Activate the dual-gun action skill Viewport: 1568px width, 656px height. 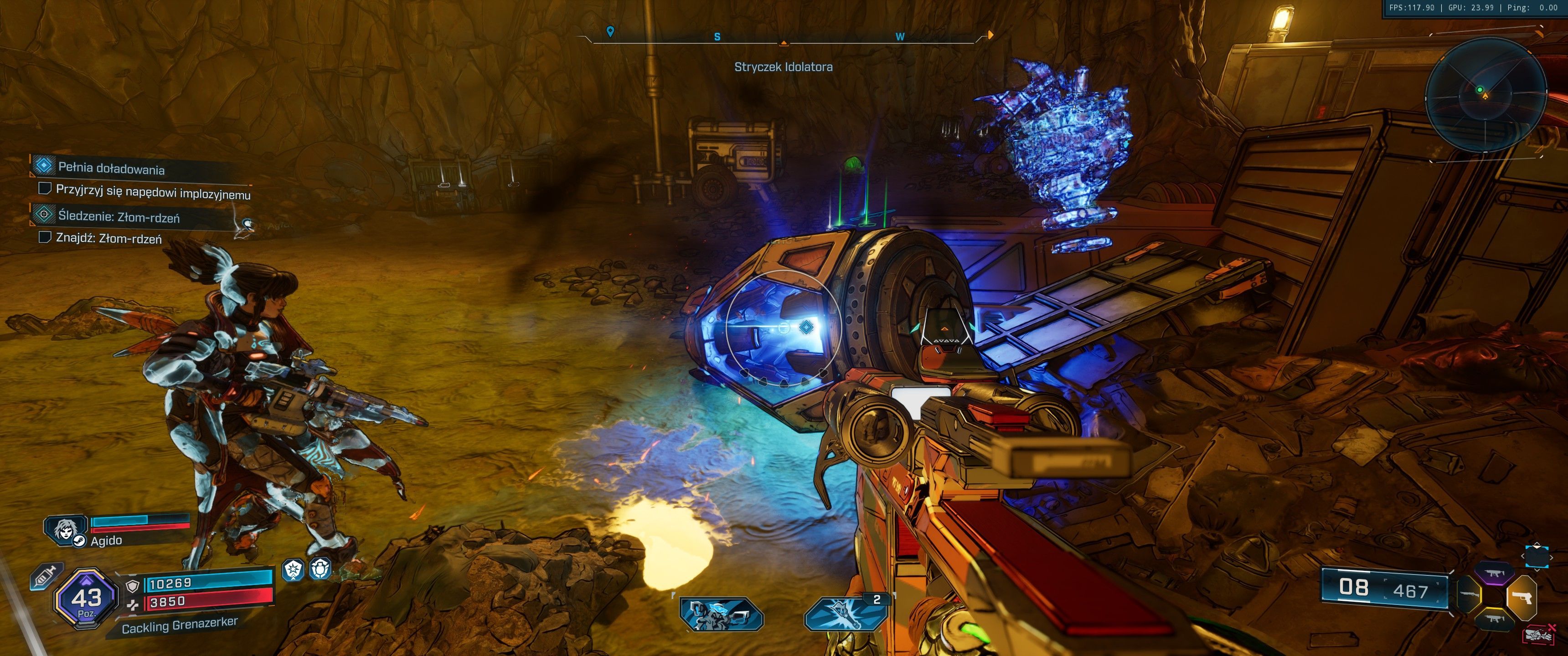point(721,614)
